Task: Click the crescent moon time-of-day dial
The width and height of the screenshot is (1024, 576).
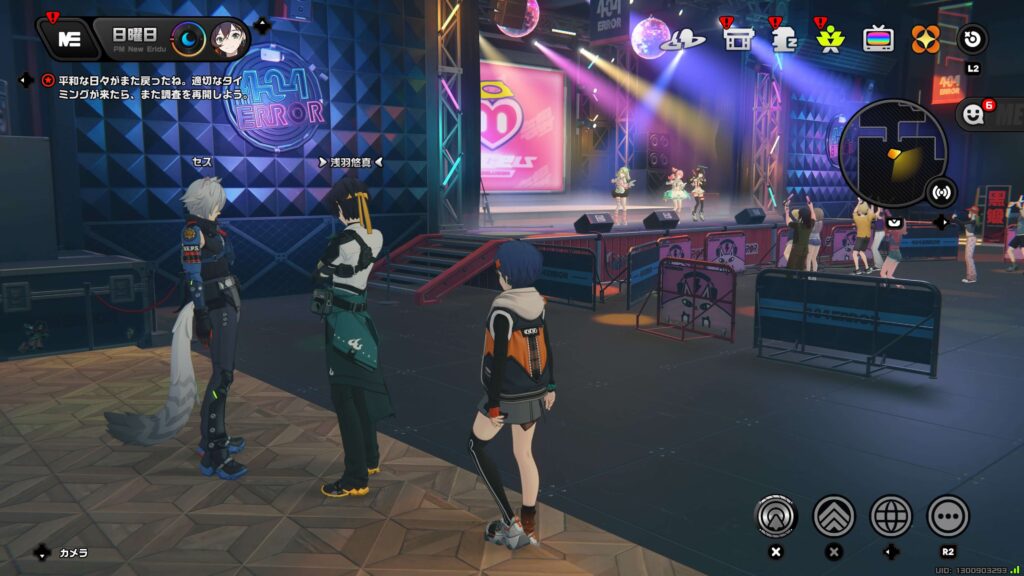Action: pos(188,39)
